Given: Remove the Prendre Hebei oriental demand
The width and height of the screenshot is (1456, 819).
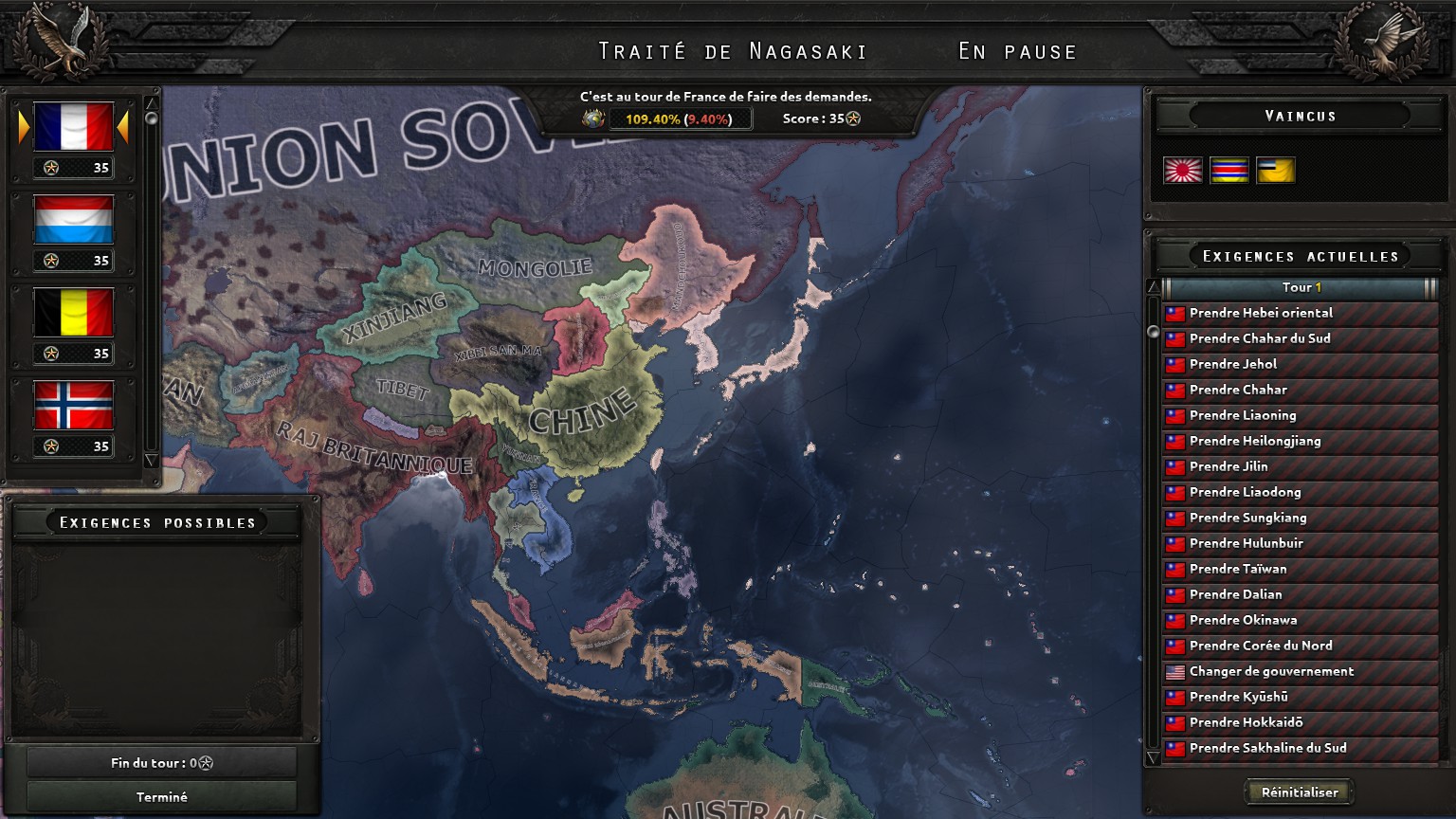Looking at the screenshot, I should tap(1300, 313).
